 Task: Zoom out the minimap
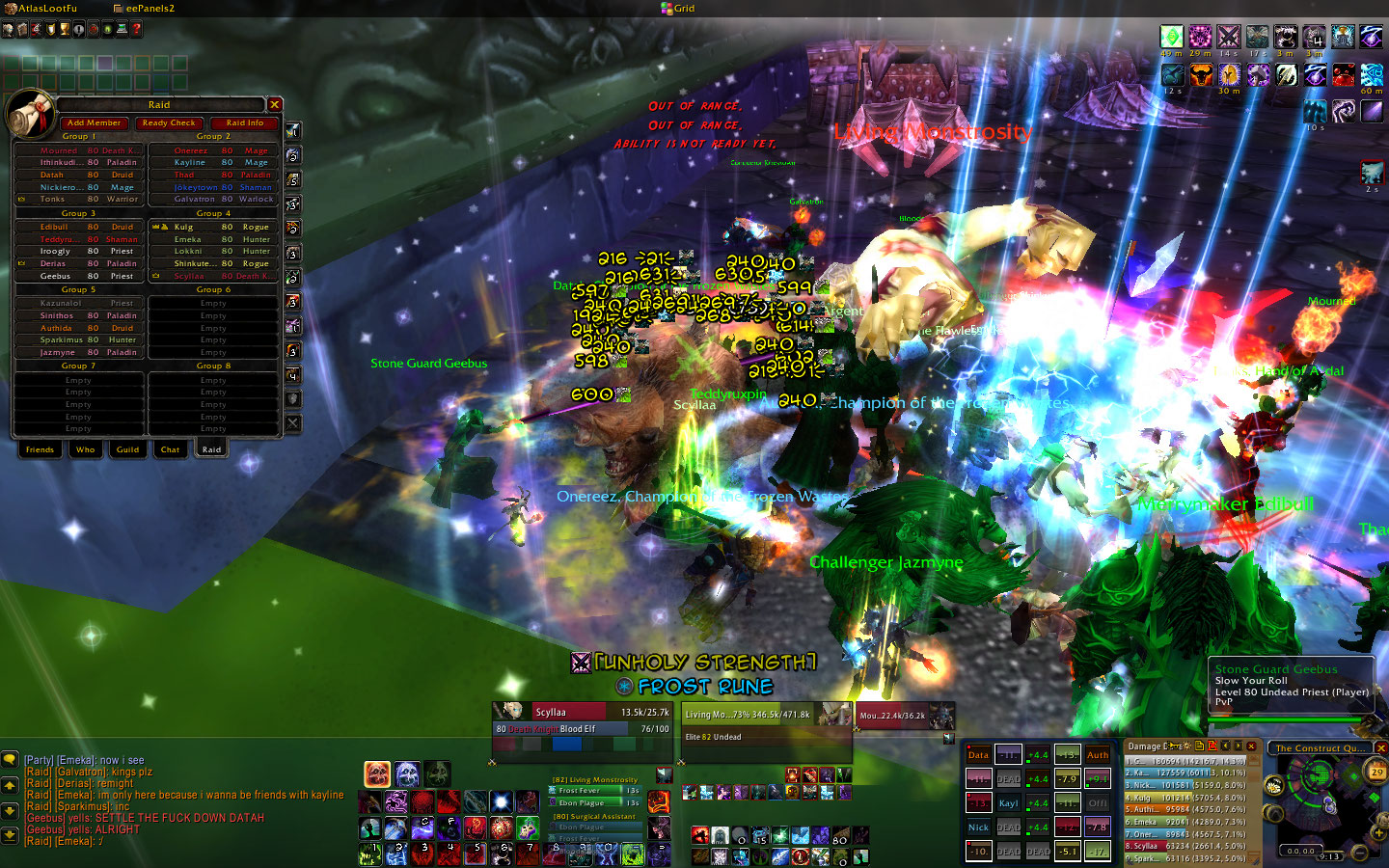click(x=1361, y=853)
